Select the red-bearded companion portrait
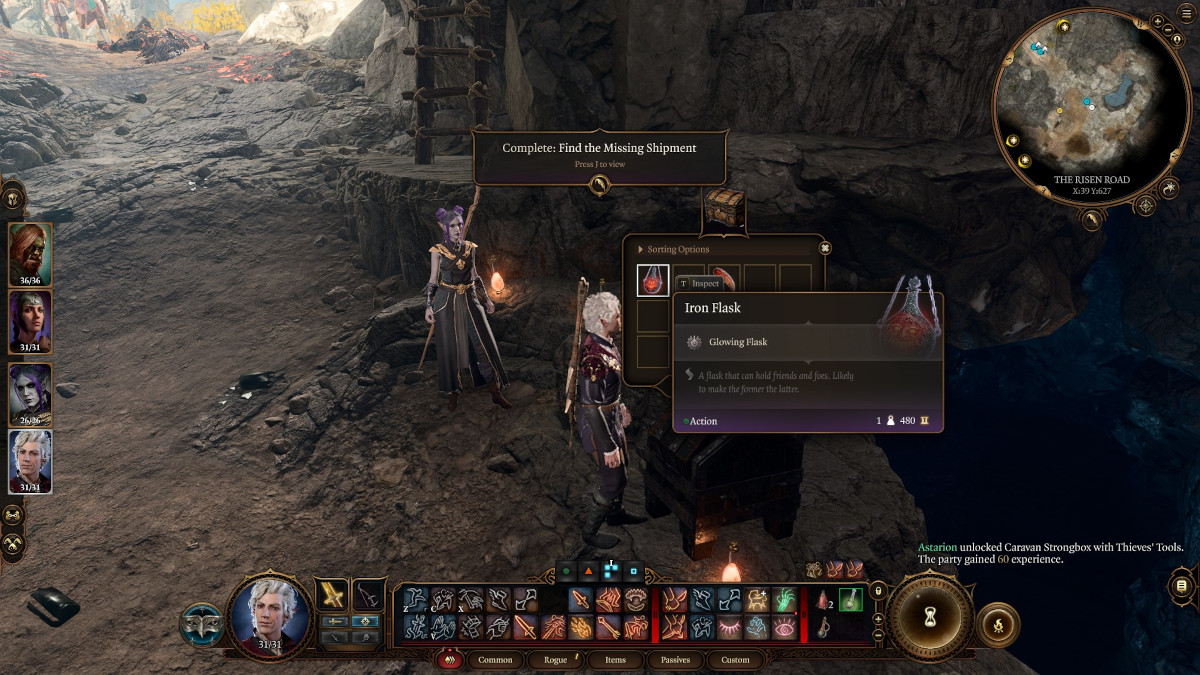The height and width of the screenshot is (675, 1200). pyautogui.click(x=30, y=252)
